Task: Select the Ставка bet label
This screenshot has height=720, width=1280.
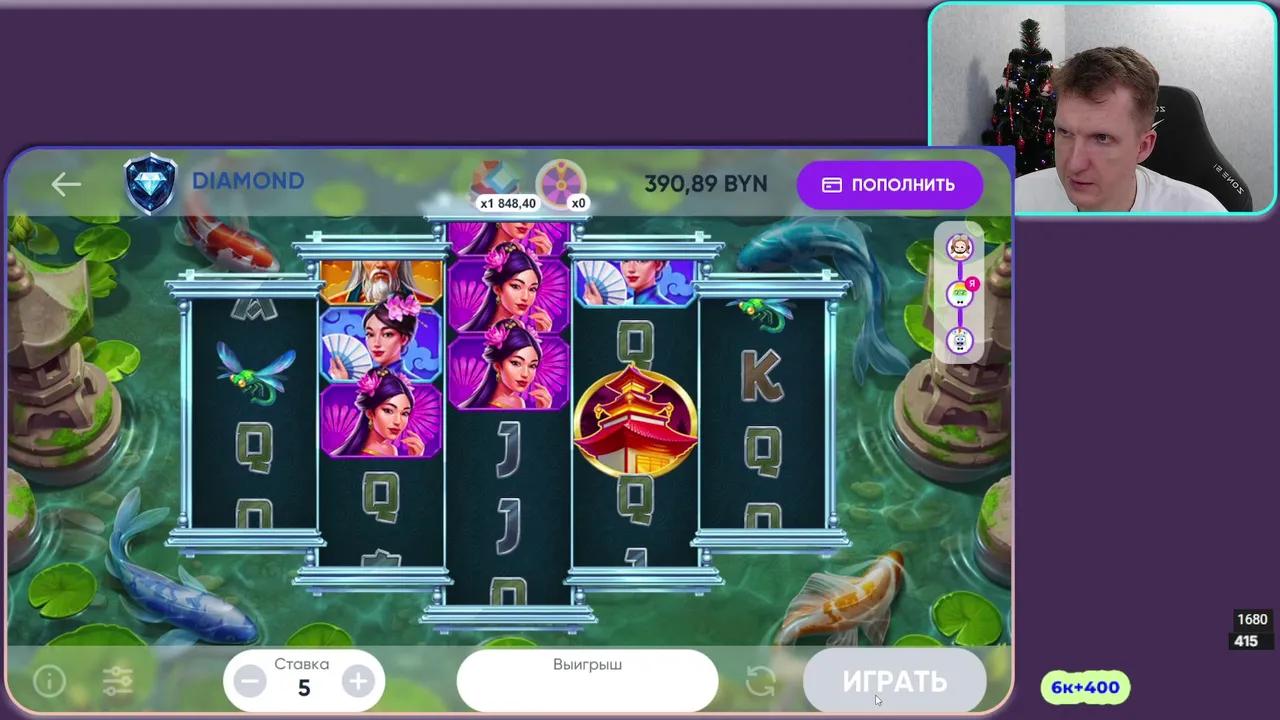Action: tap(302, 663)
